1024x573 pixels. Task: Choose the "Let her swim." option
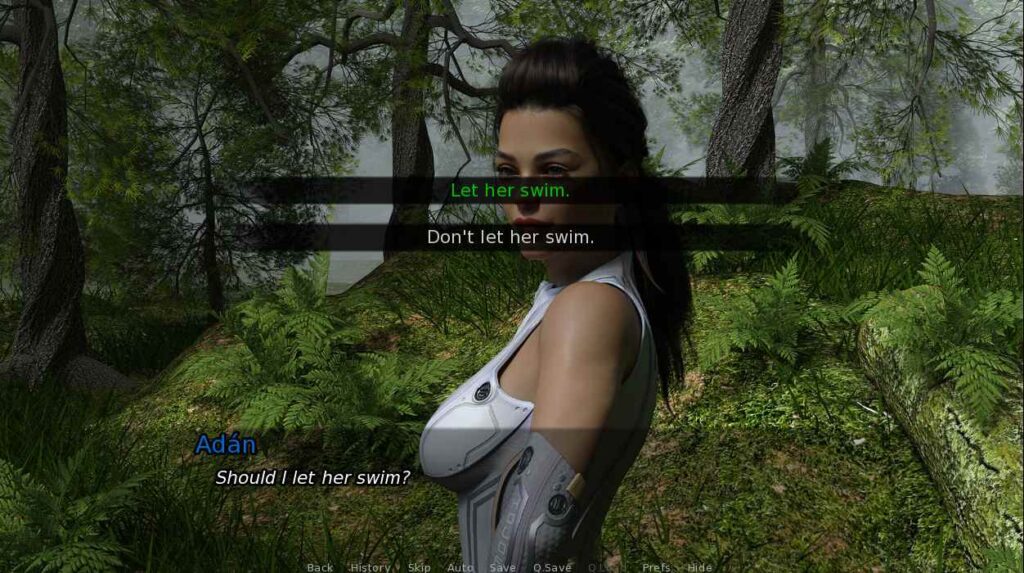(x=510, y=190)
